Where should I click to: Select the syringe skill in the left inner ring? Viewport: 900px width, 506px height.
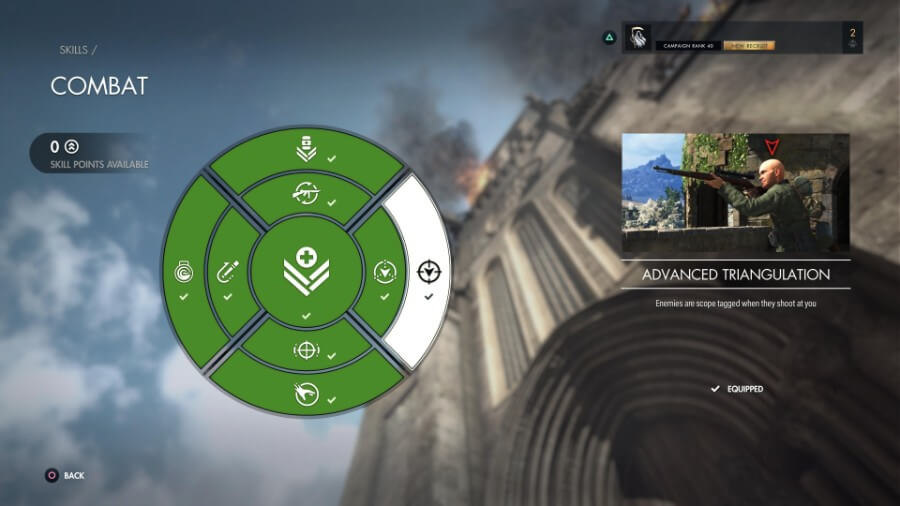coord(227,272)
